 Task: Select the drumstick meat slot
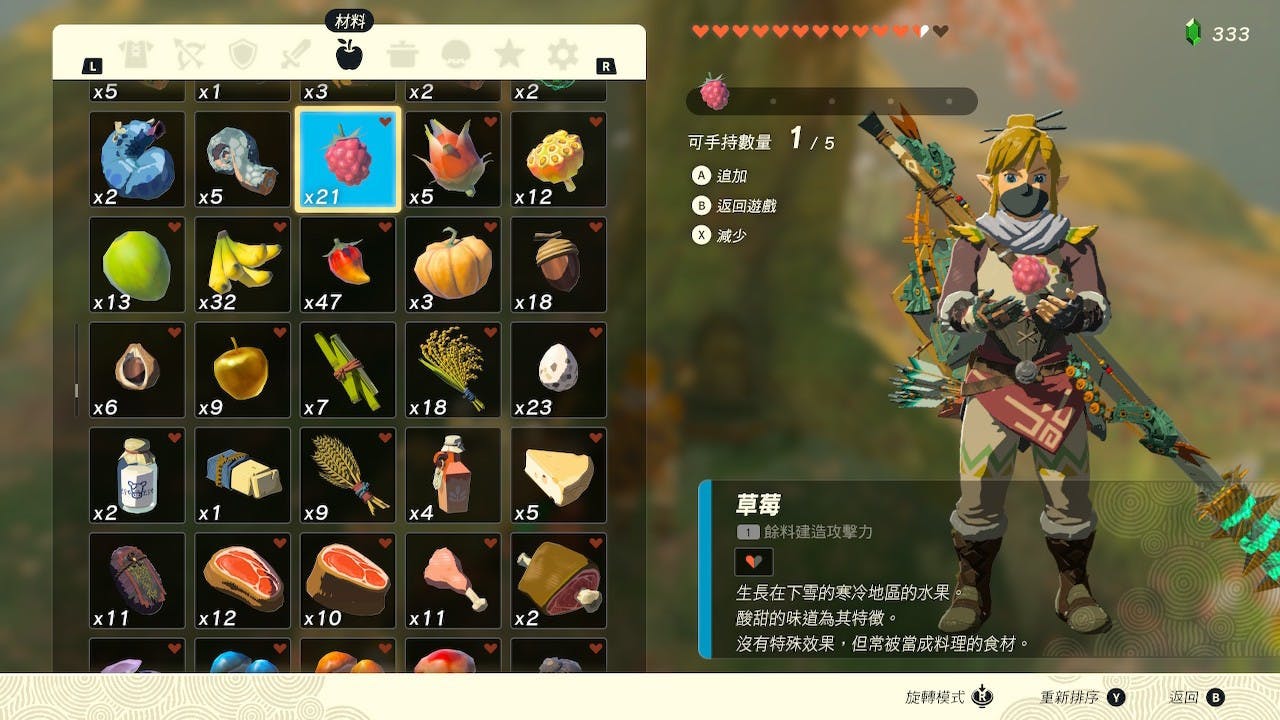[x=453, y=581]
